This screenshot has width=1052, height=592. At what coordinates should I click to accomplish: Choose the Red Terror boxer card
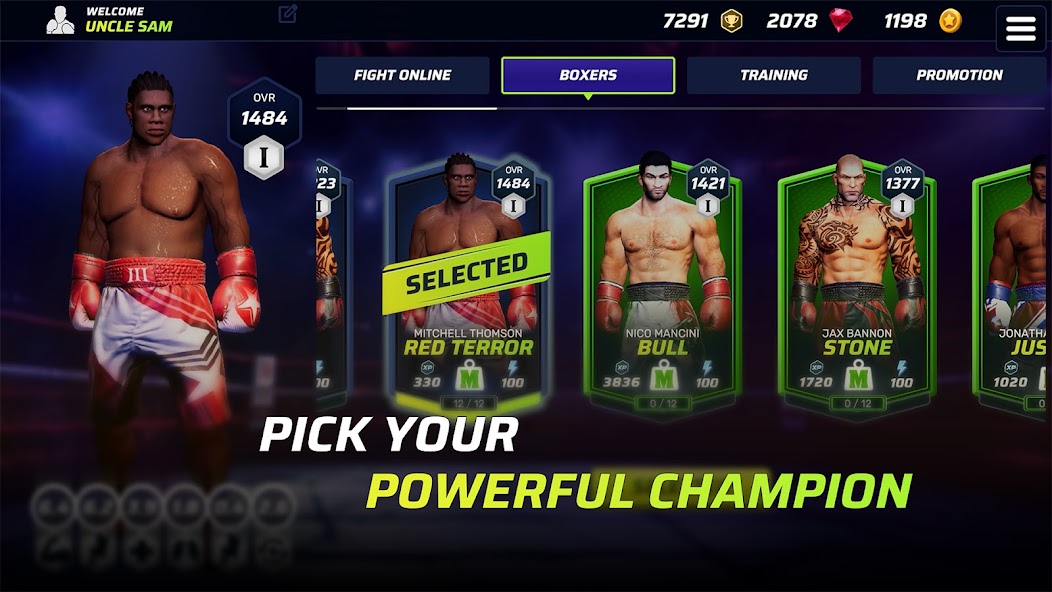(468, 285)
